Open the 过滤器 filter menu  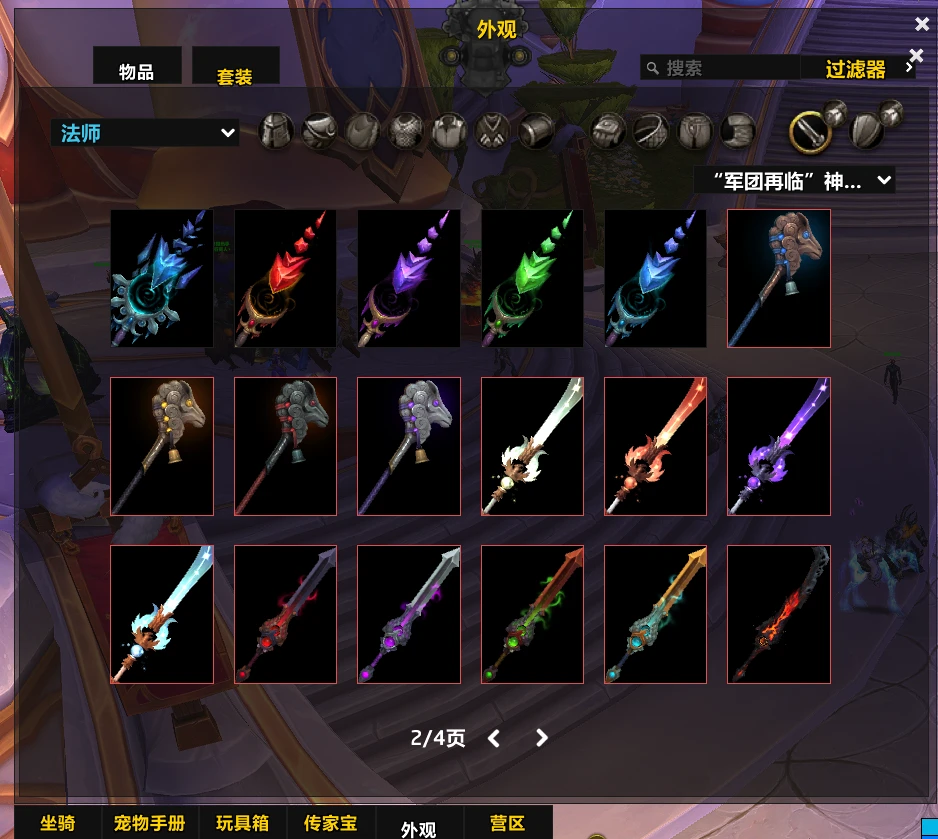tap(857, 69)
